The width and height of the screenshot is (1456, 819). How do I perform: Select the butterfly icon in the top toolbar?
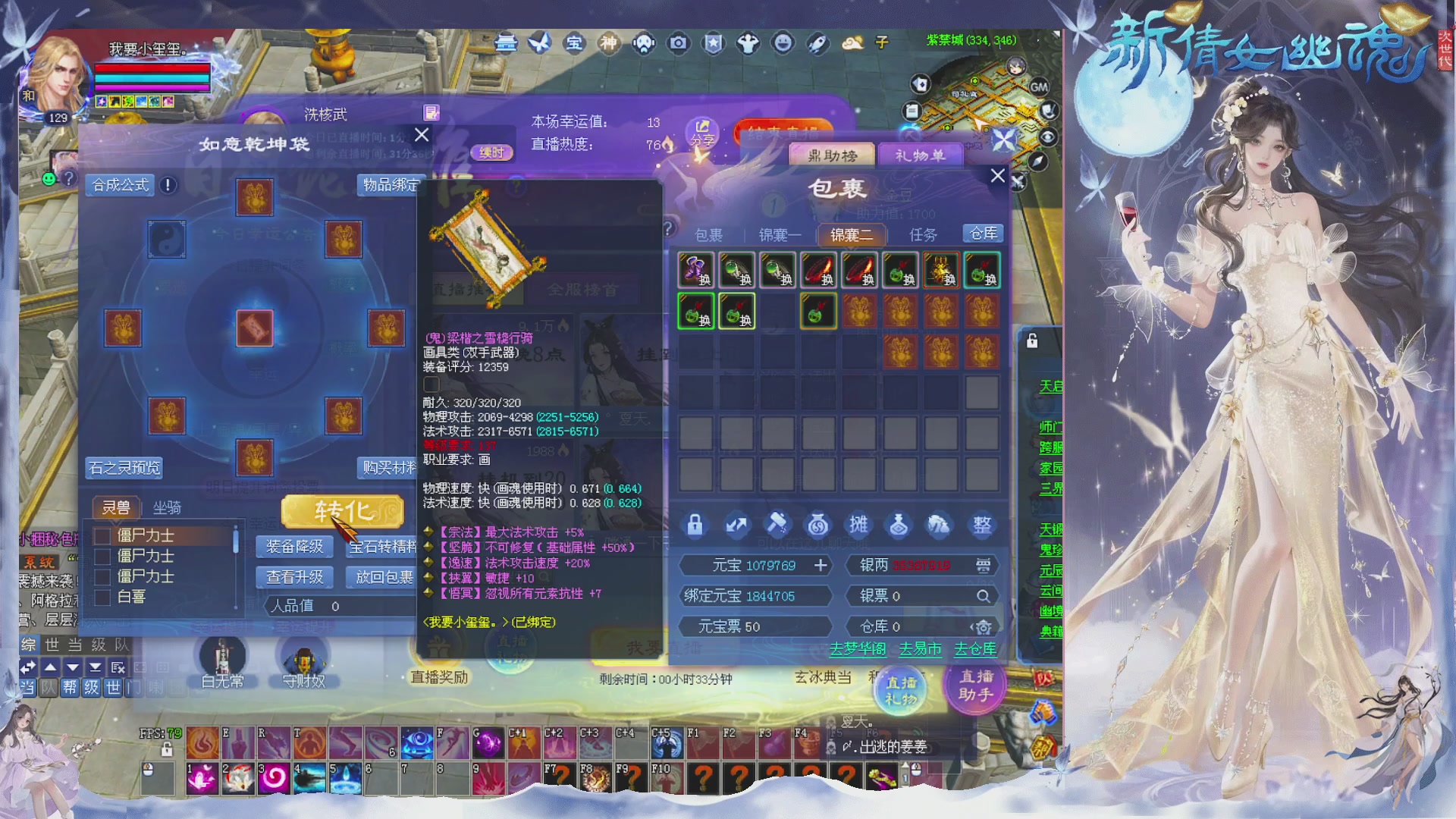point(539,43)
